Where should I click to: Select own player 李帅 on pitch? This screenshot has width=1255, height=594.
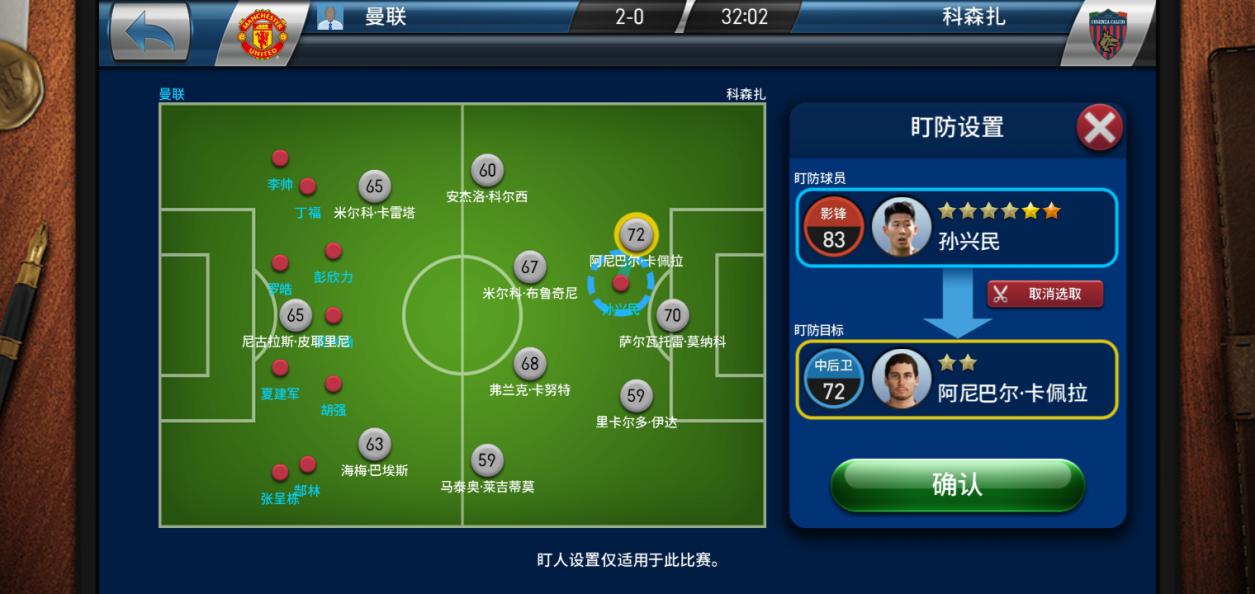tap(280, 158)
